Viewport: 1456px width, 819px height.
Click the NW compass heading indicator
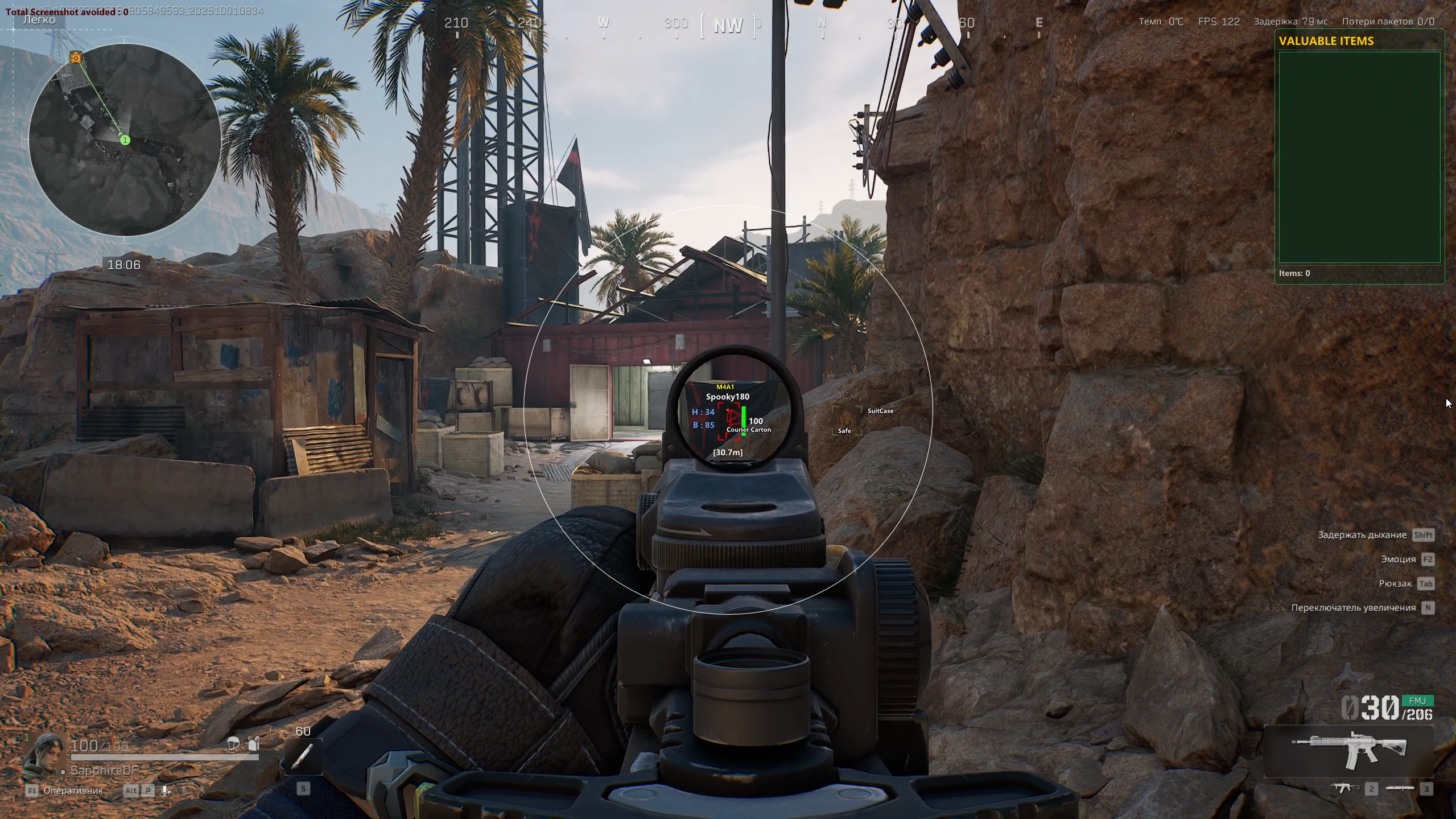pyautogui.click(x=728, y=26)
